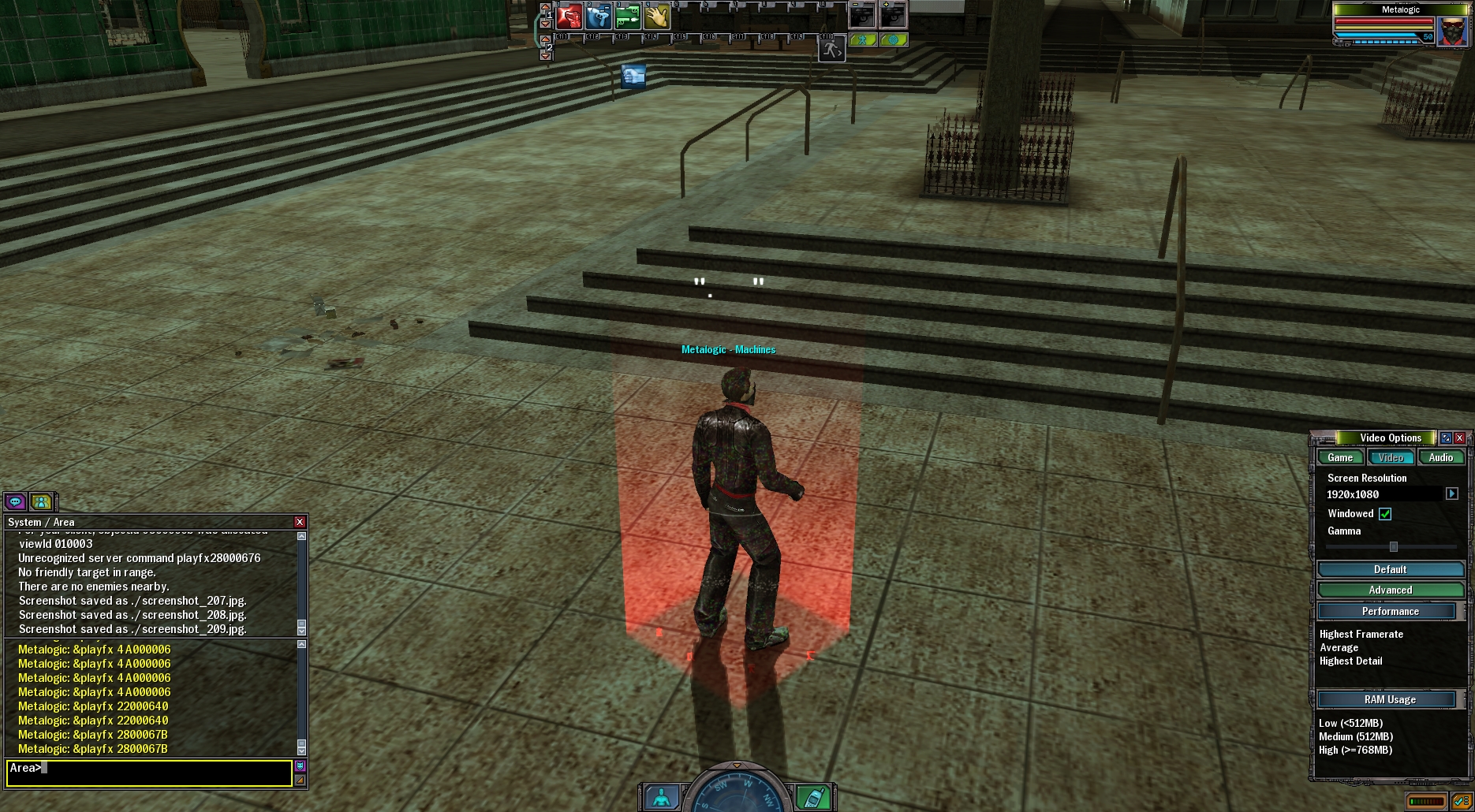
Task: Click the Gamma slider handle
Action: point(1394,546)
